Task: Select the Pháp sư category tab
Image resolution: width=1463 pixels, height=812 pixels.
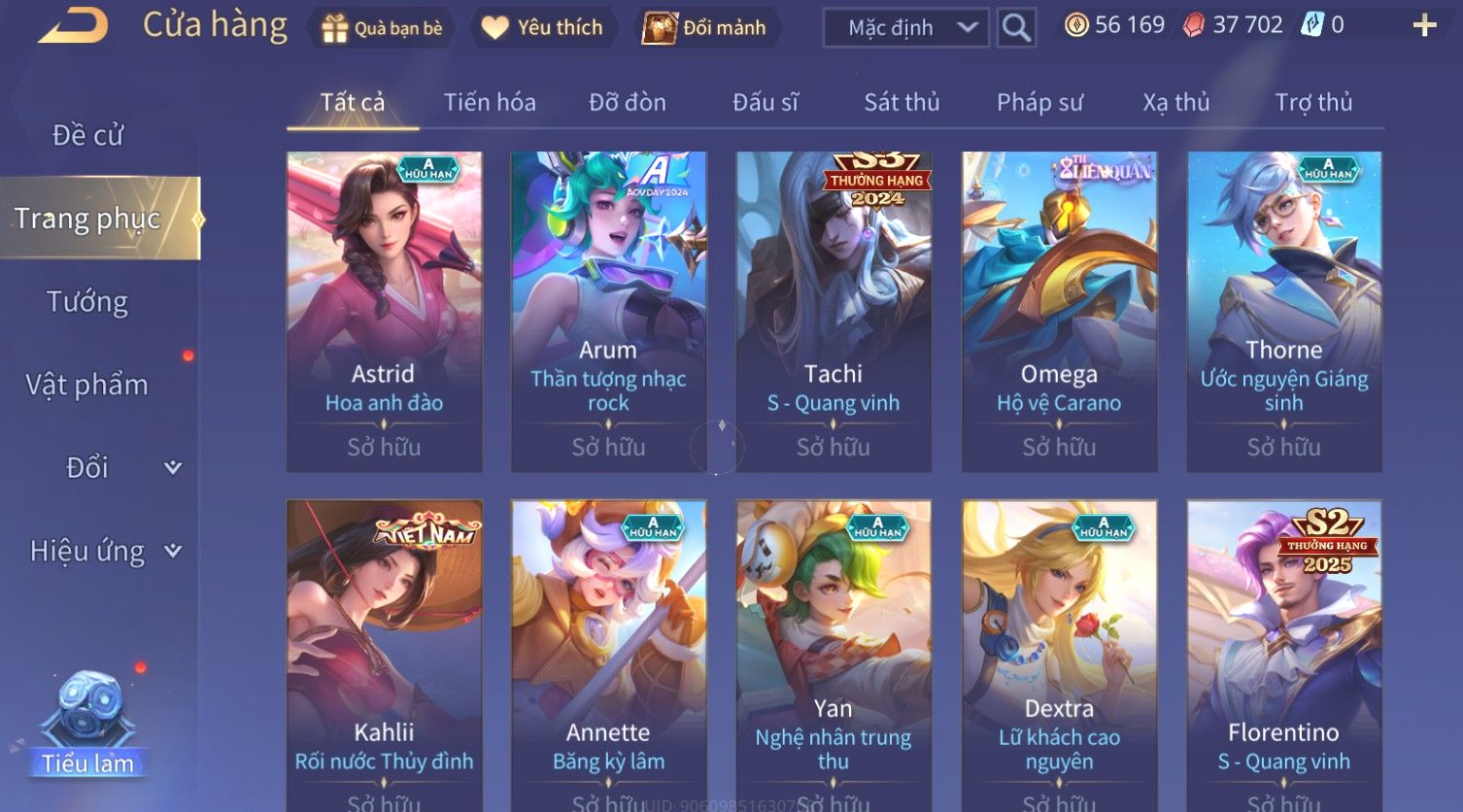Action: [x=1039, y=102]
